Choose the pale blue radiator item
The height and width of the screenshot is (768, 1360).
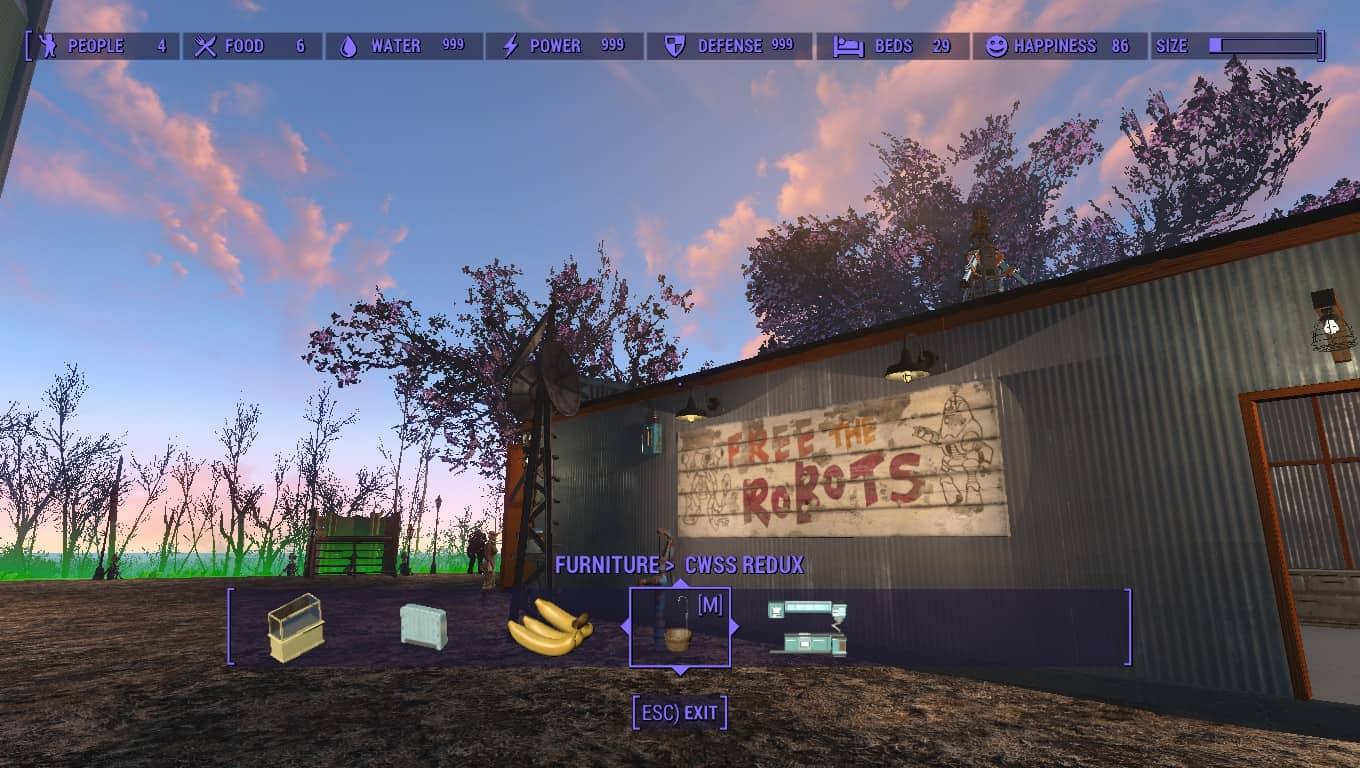pos(423,627)
